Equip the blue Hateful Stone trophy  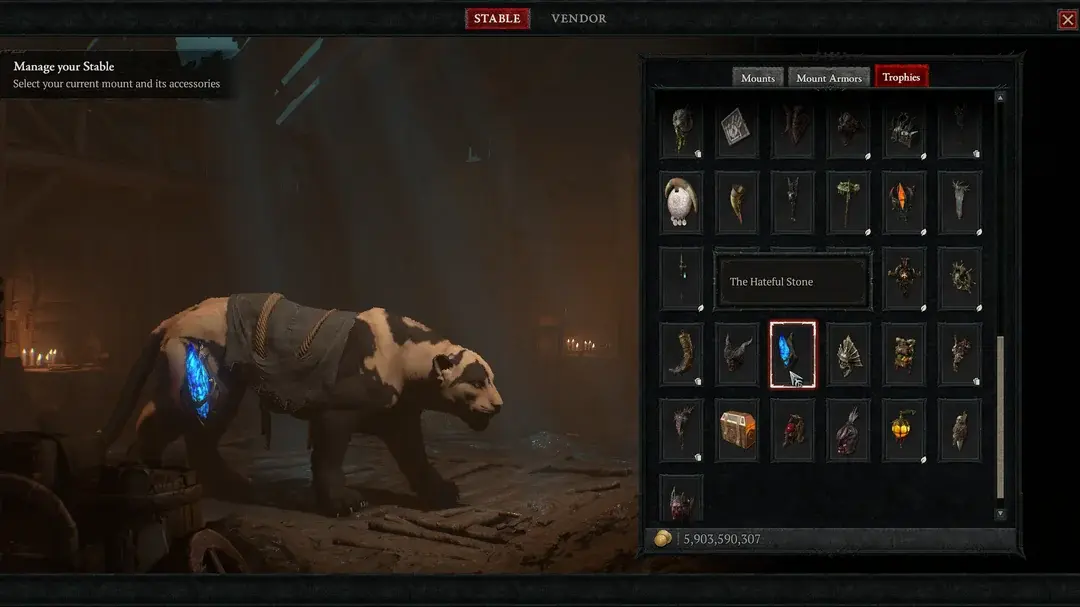pos(792,354)
